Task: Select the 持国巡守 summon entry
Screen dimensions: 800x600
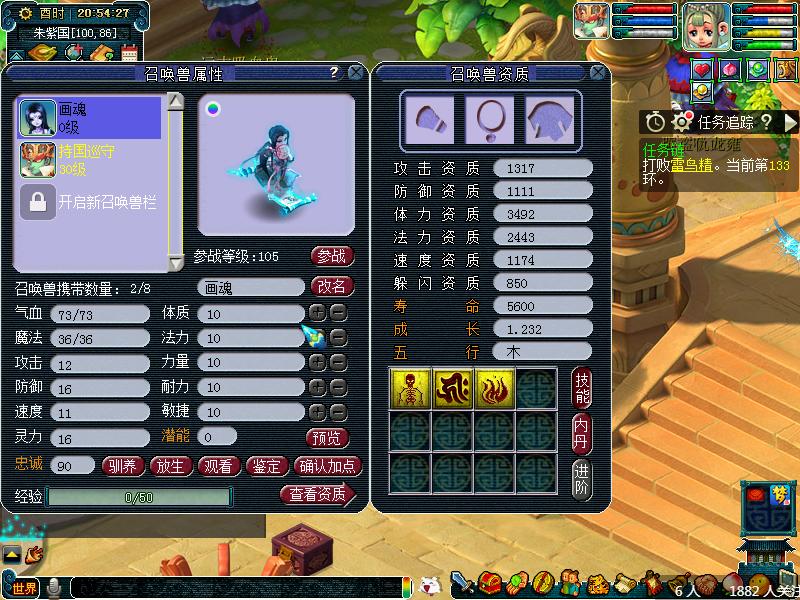Action: pyautogui.click(x=89, y=160)
